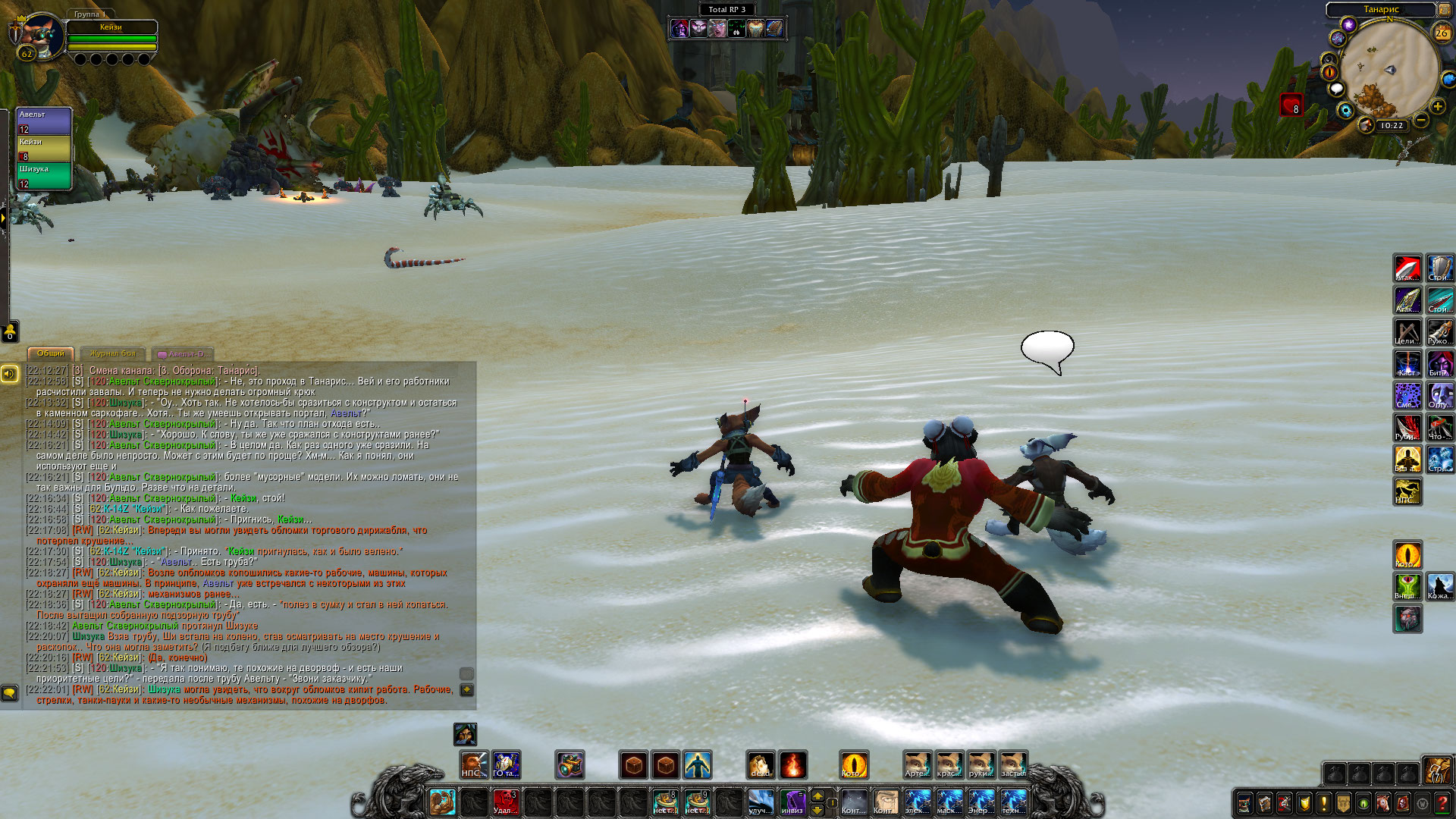1456x819 pixels.
Task: Open the Журнал боя combat log tab
Action: pyautogui.click(x=112, y=353)
